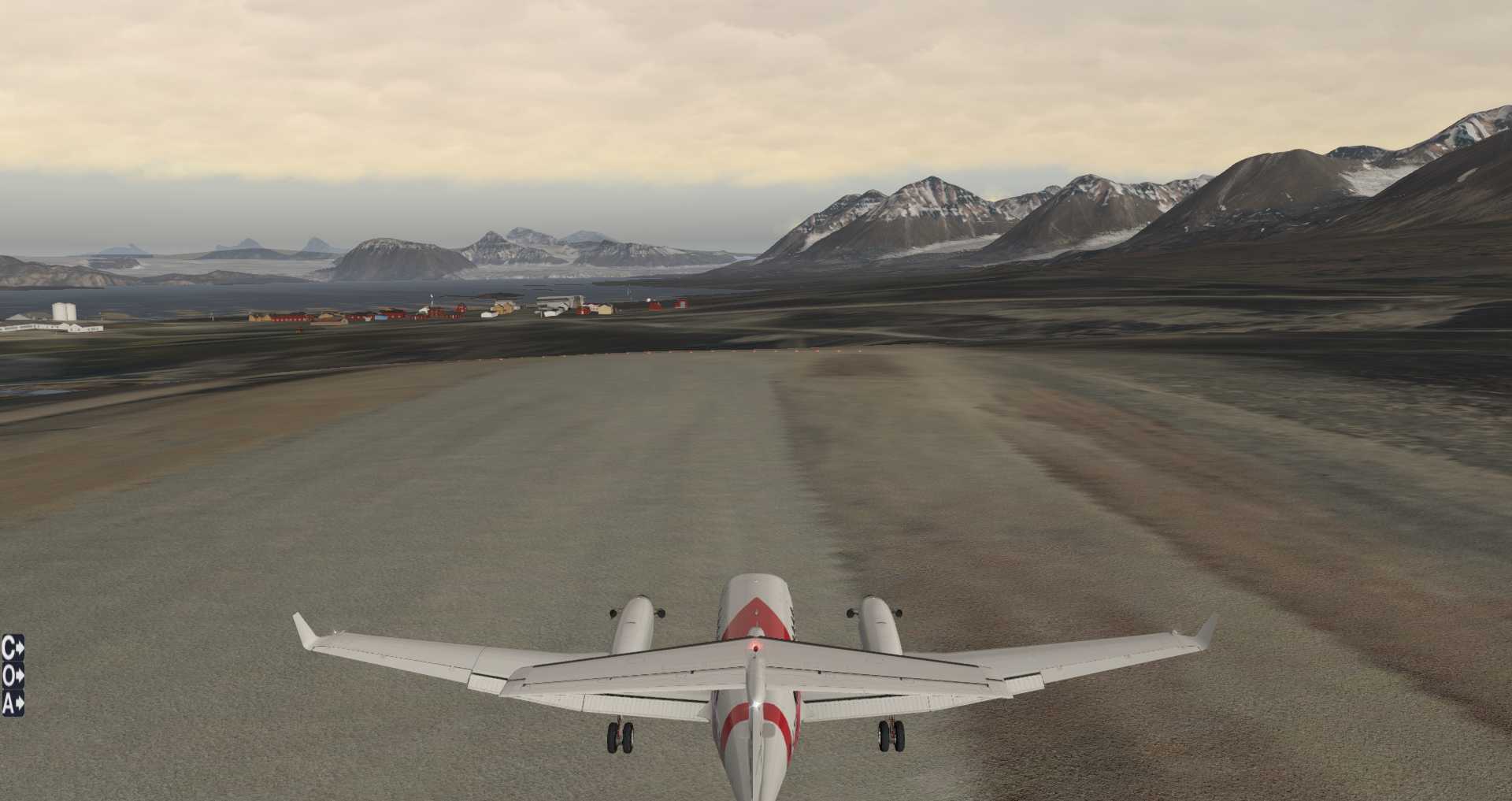The height and width of the screenshot is (801, 1512).
Task: Open the C side panel tab
Action: pyautogui.click(x=13, y=648)
